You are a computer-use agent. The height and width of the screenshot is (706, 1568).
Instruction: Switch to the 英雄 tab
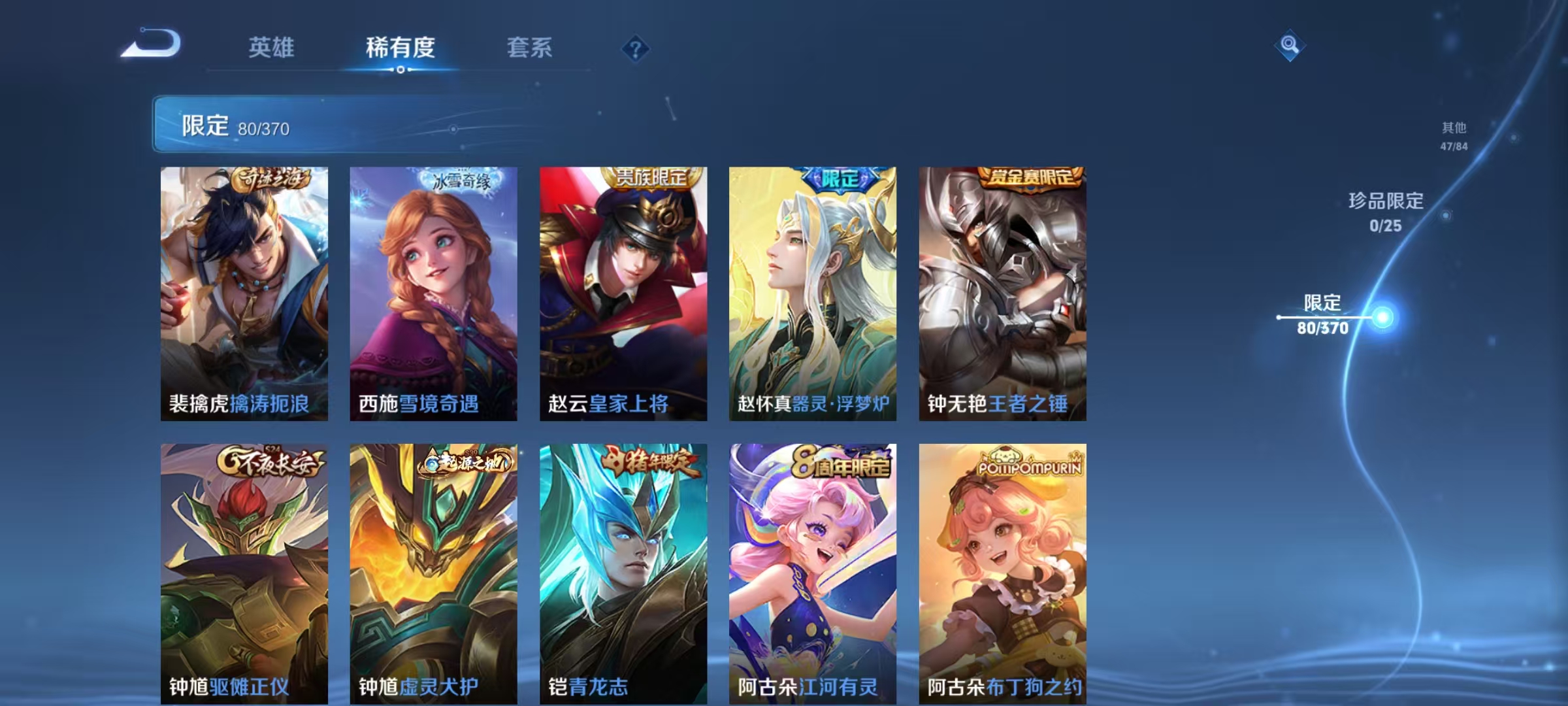272,47
